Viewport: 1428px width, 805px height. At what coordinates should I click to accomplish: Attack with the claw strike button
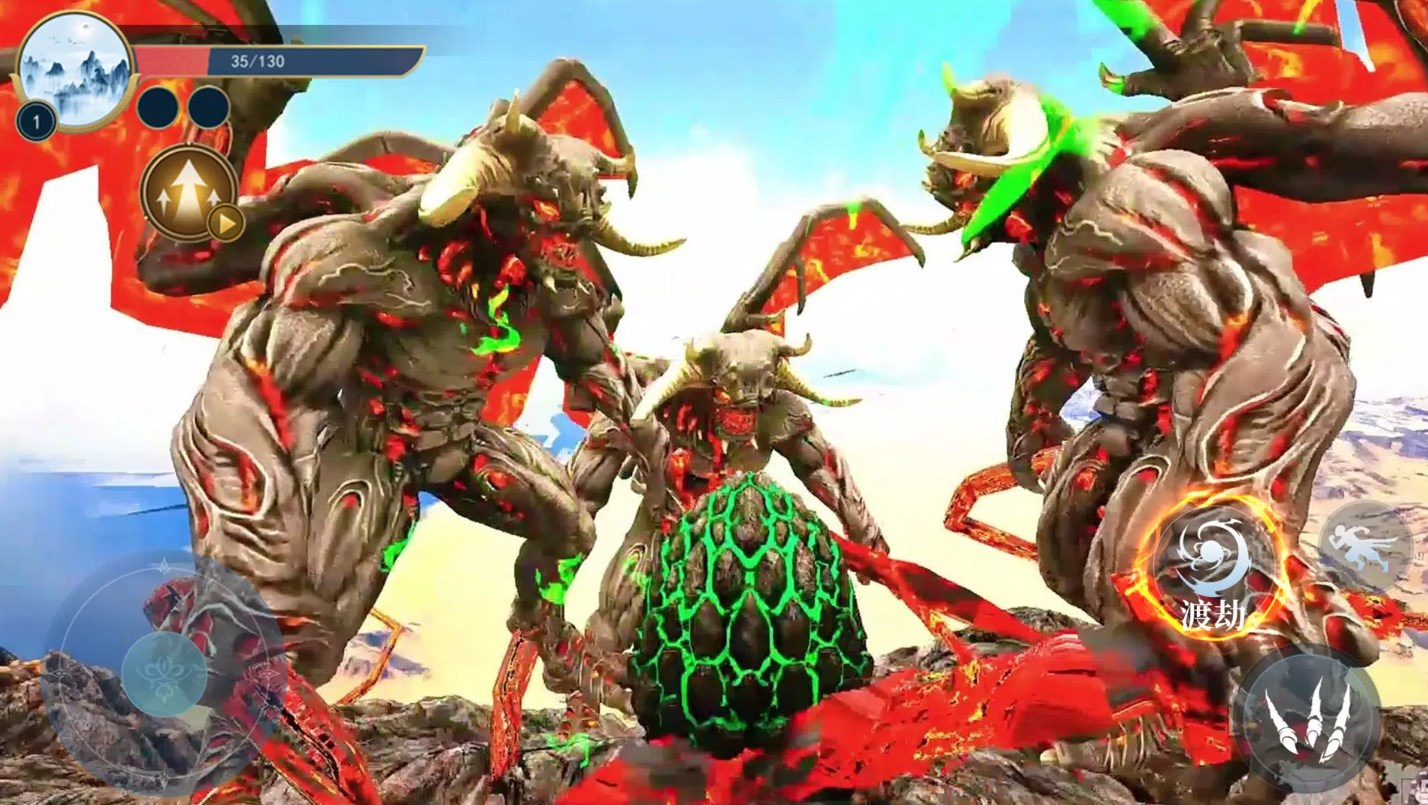1307,718
